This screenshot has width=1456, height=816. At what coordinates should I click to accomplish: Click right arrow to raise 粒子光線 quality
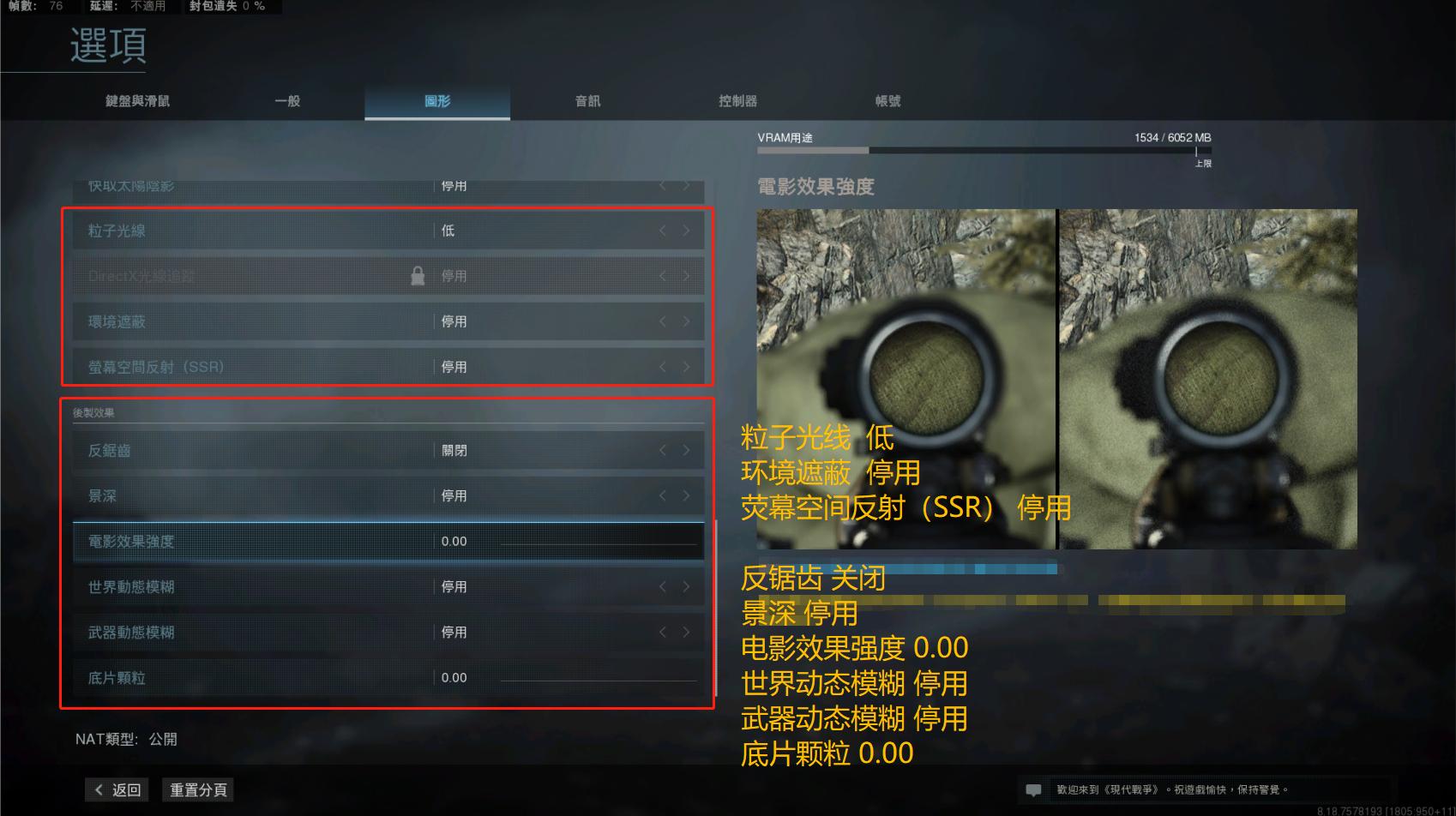(x=685, y=230)
